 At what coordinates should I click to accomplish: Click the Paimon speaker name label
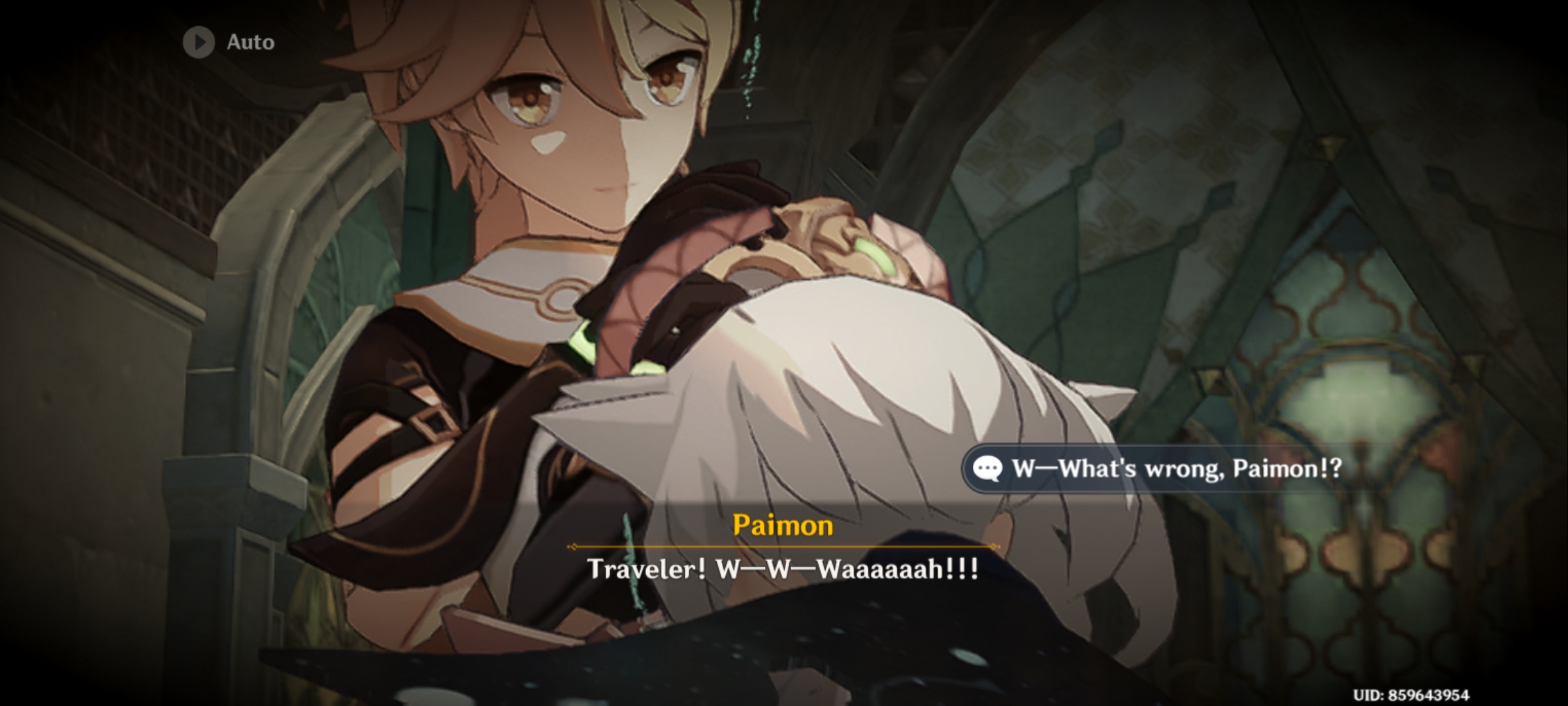click(x=783, y=524)
